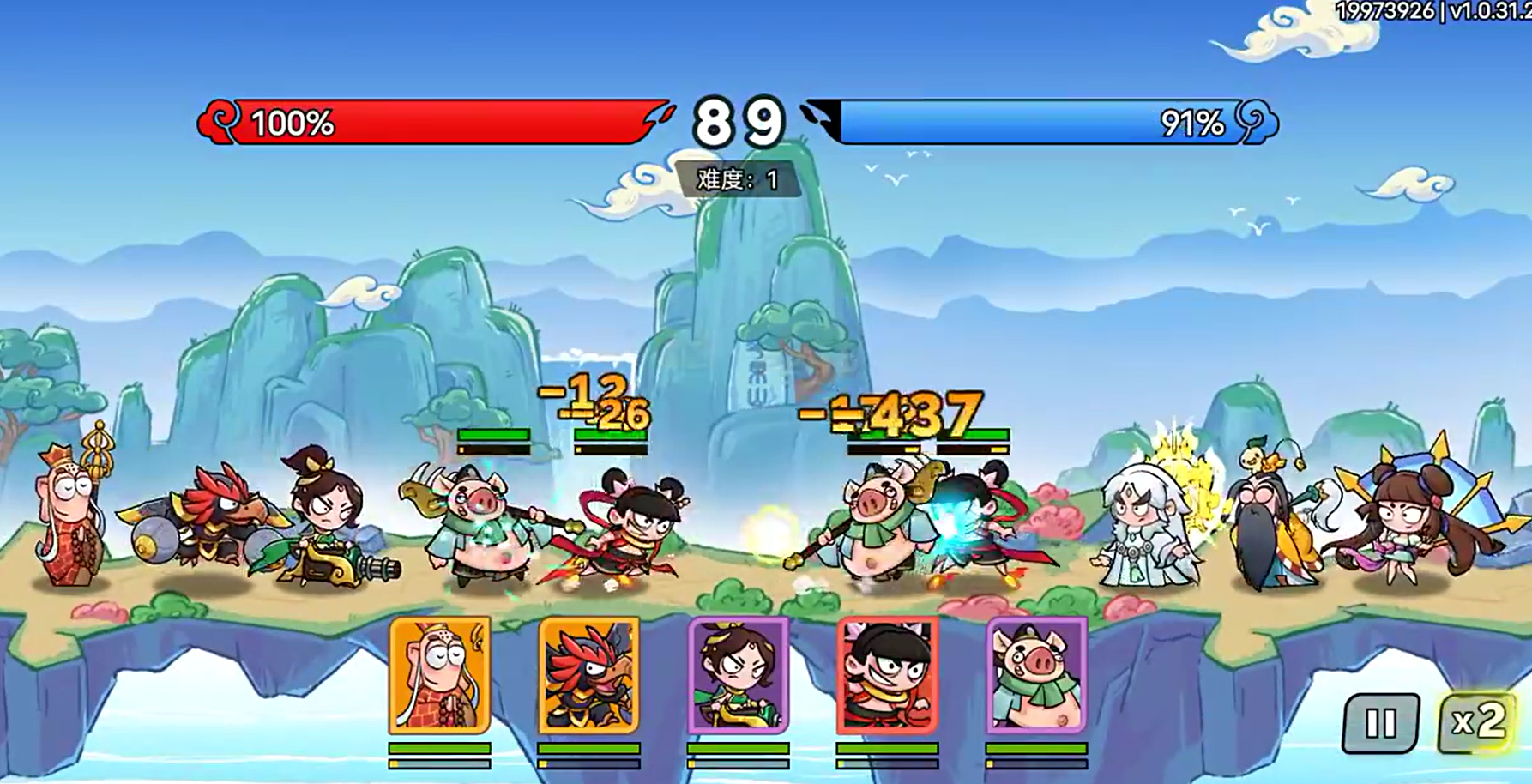Select the pig hero portrait card
The width and height of the screenshot is (1532, 784).
[1036, 676]
